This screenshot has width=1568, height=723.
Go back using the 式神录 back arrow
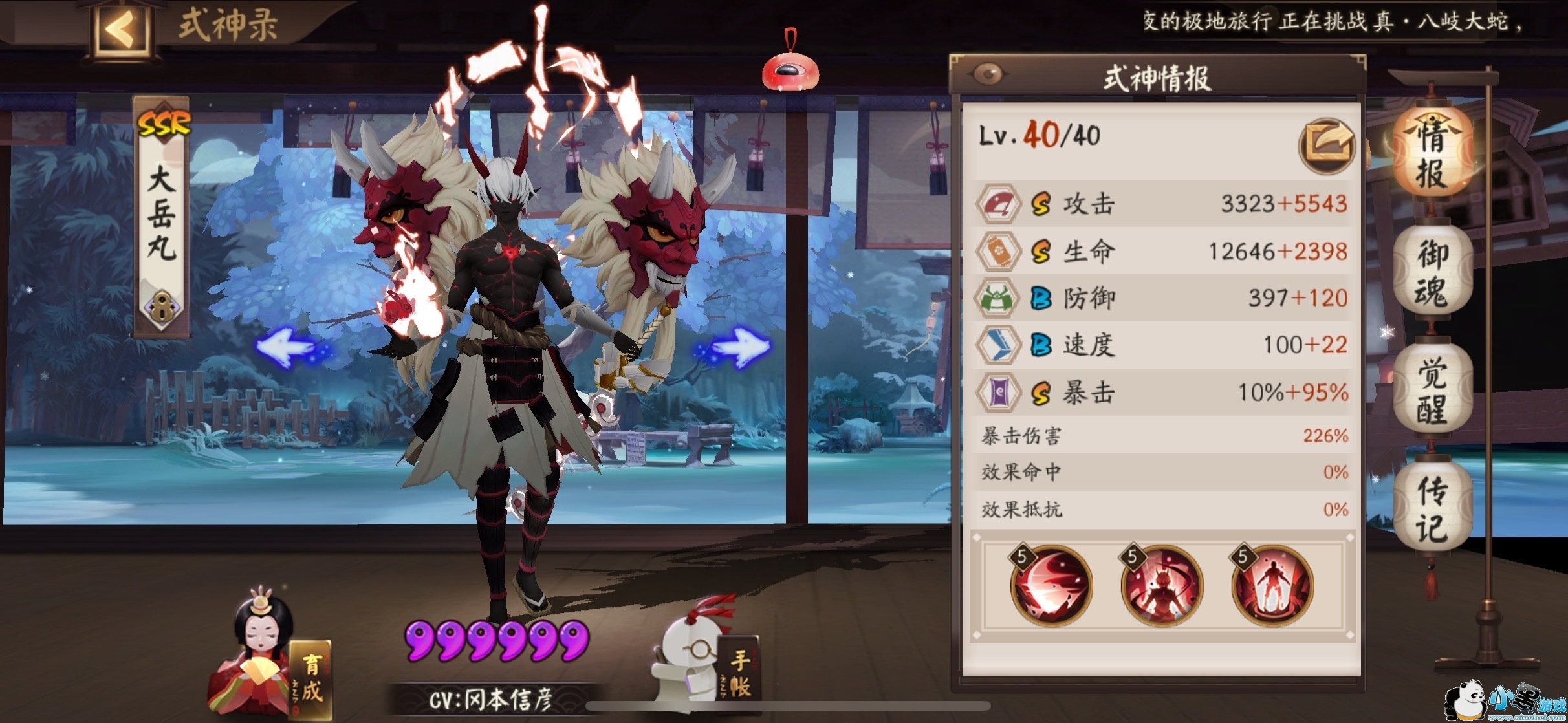(x=121, y=29)
